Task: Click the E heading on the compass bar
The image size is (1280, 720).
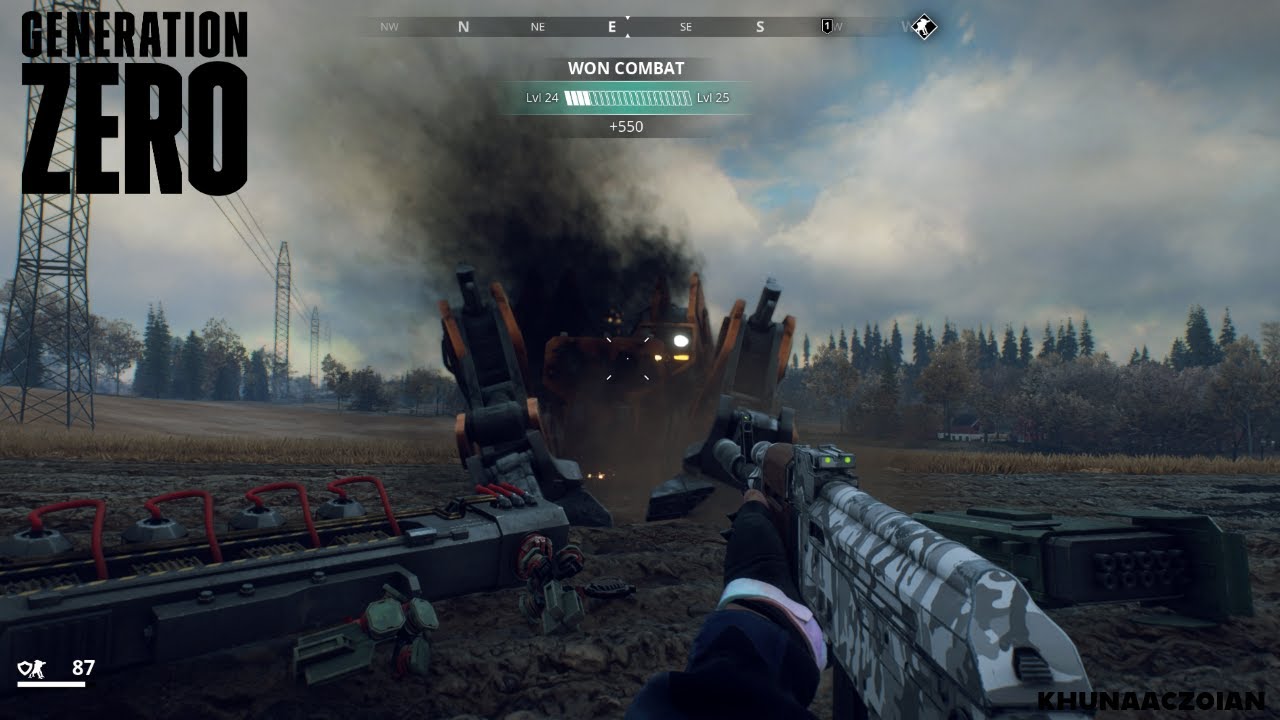Action: click(612, 28)
